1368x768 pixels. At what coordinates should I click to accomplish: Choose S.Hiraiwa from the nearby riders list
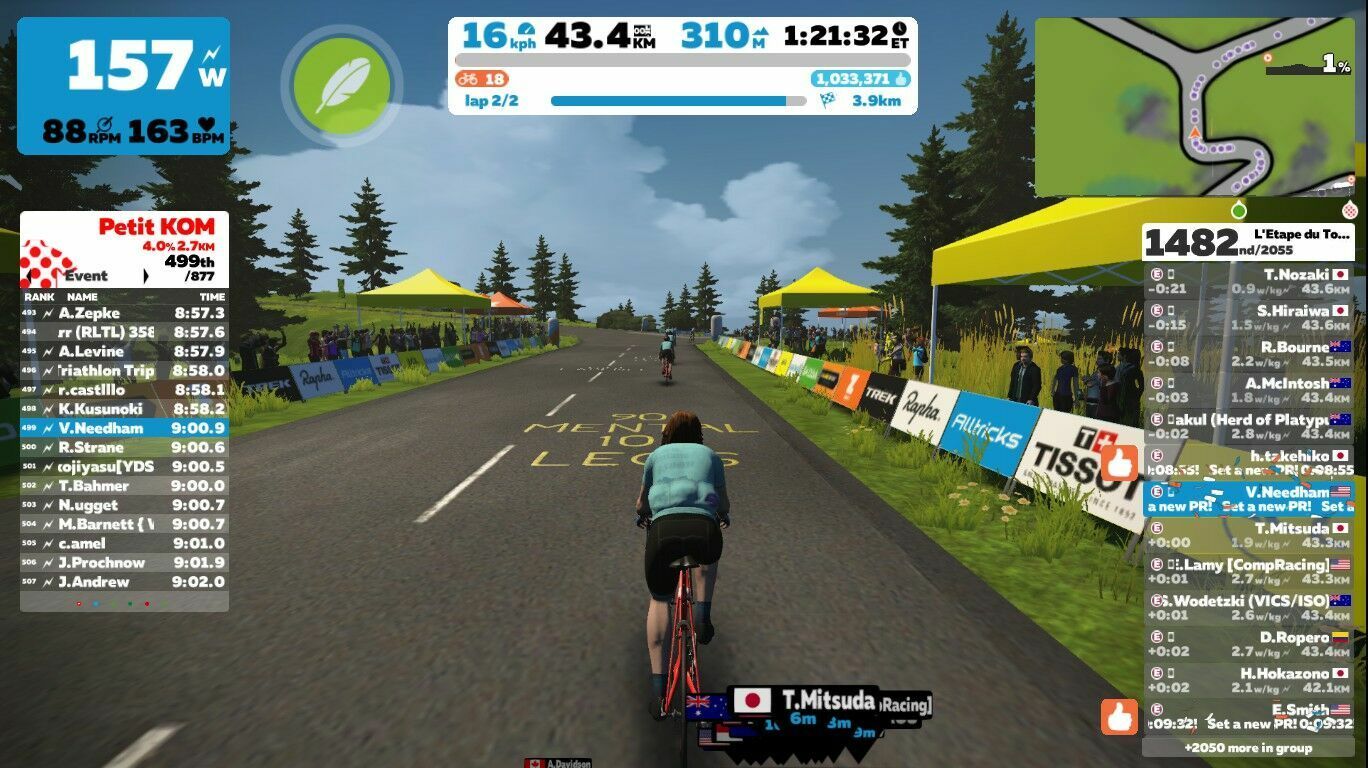(x=1247, y=318)
